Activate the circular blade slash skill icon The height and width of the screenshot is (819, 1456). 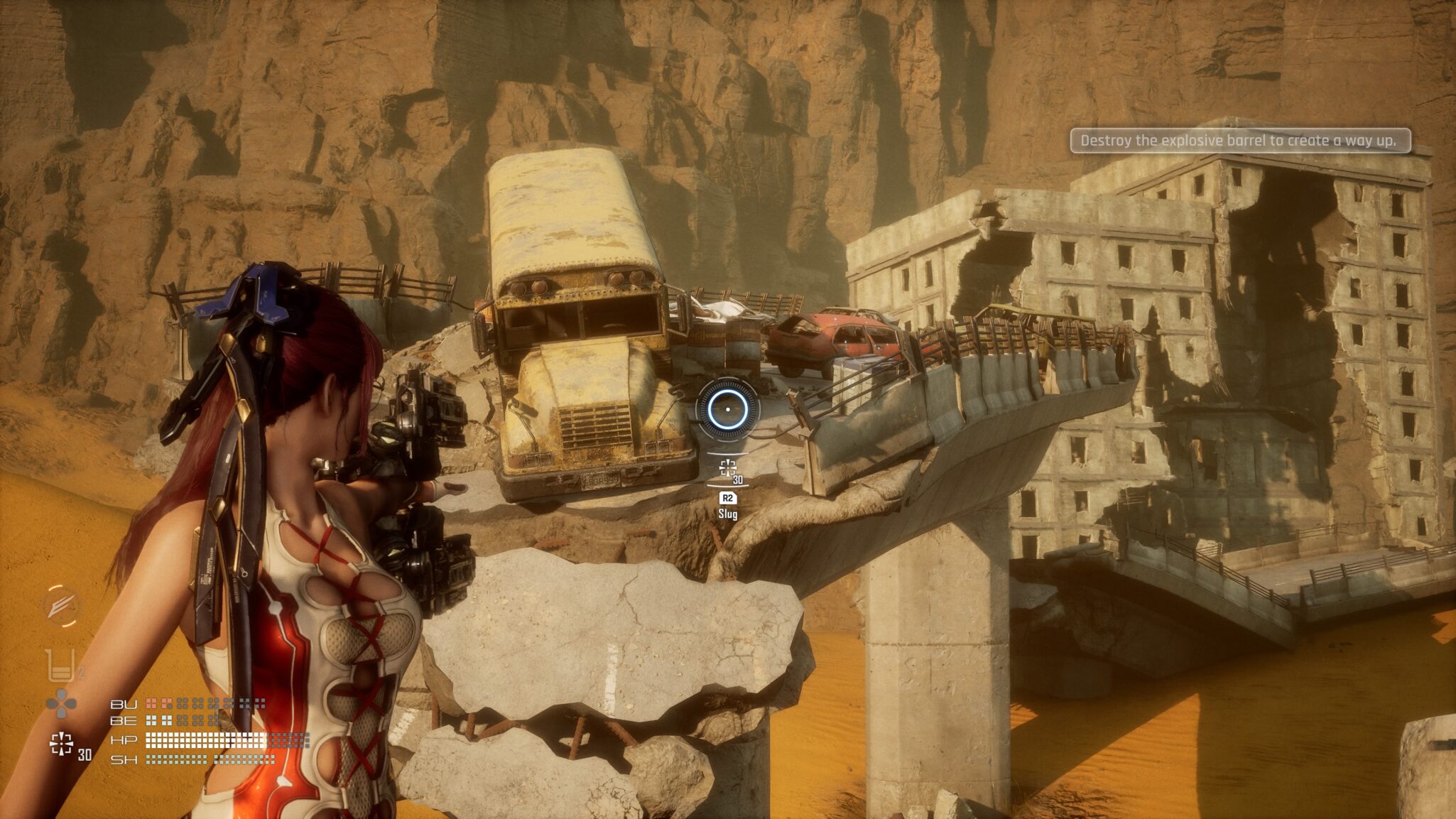61,606
